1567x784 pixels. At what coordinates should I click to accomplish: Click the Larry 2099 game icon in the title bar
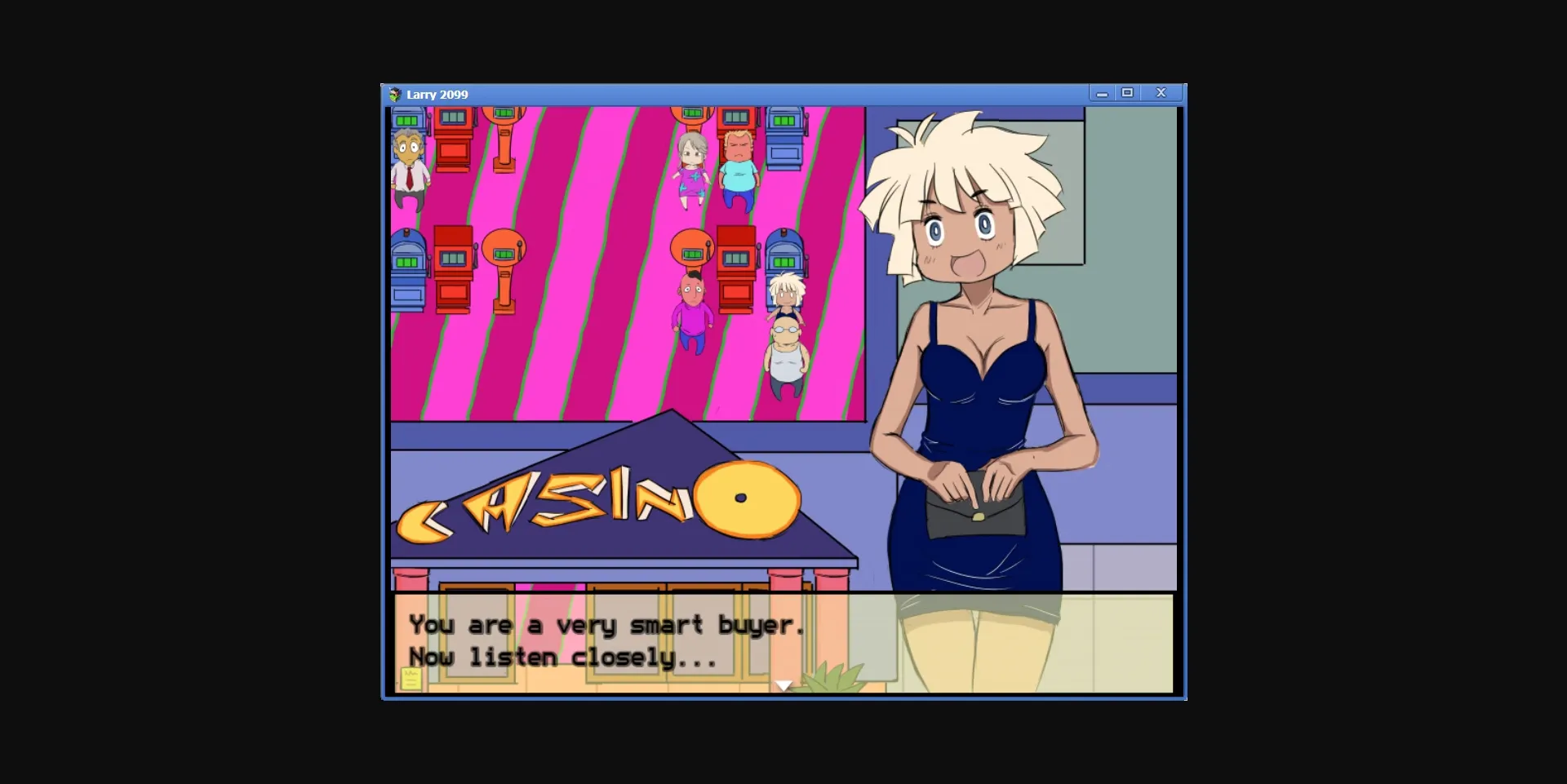(395, 93)
